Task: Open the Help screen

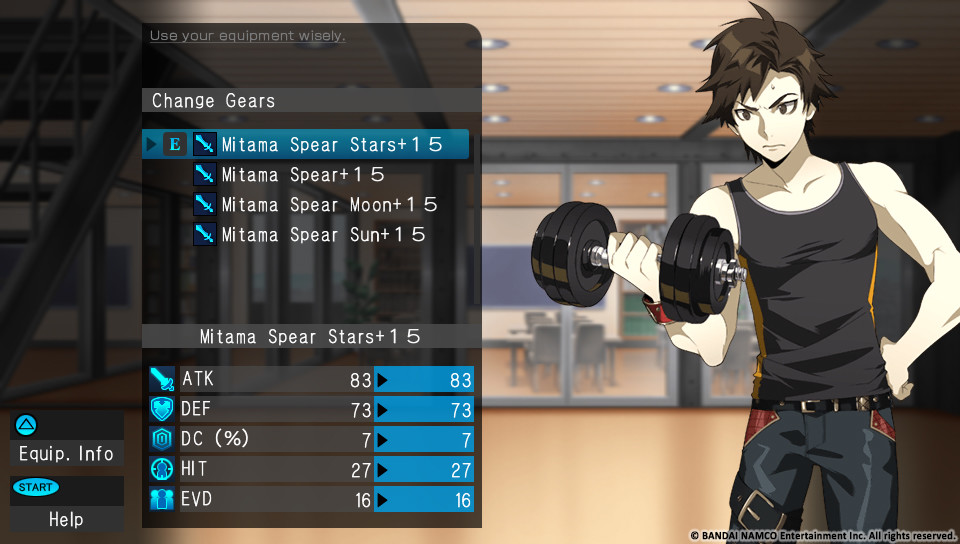Action: [x=66, y=519]
